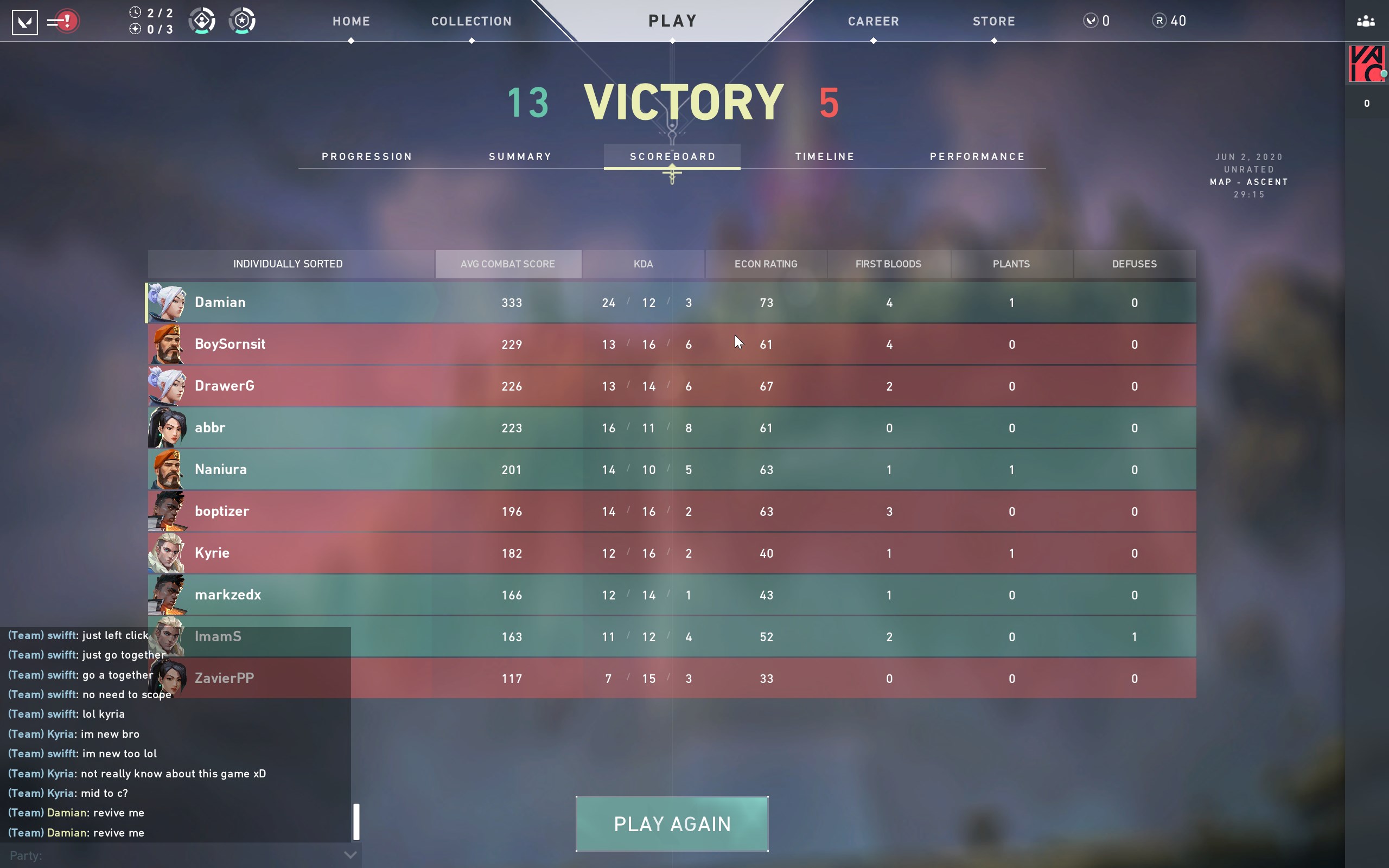This screenshot has width=1389, height=868.
Task: Sort players by First Bloods
Action: (888, 264)
